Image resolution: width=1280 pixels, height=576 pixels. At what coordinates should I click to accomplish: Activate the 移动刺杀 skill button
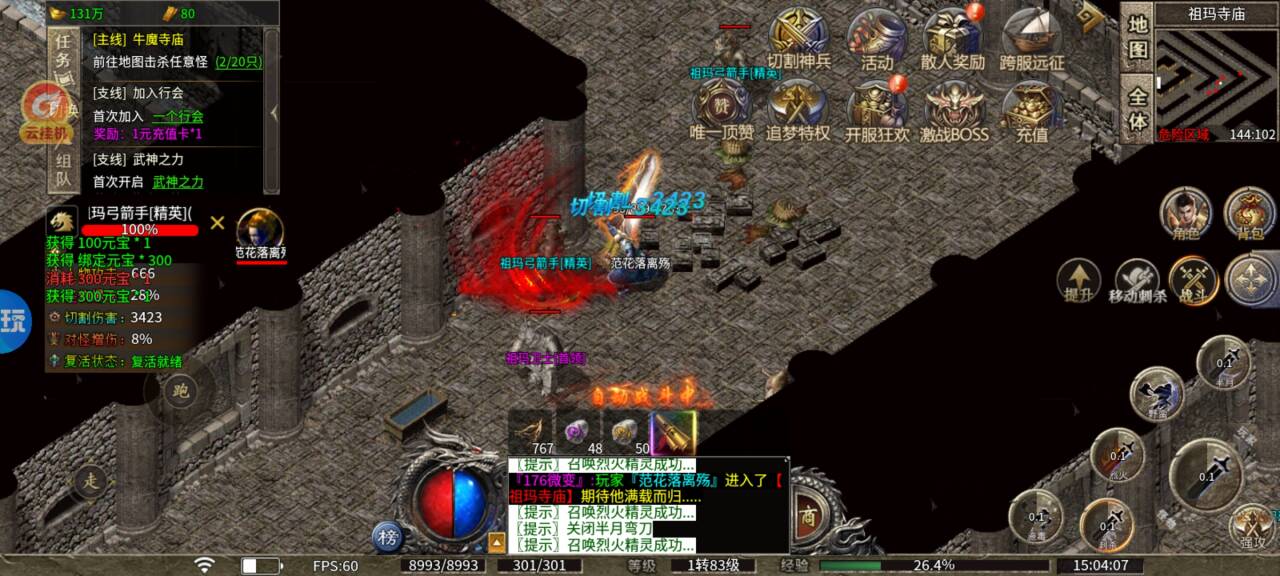1137,281
